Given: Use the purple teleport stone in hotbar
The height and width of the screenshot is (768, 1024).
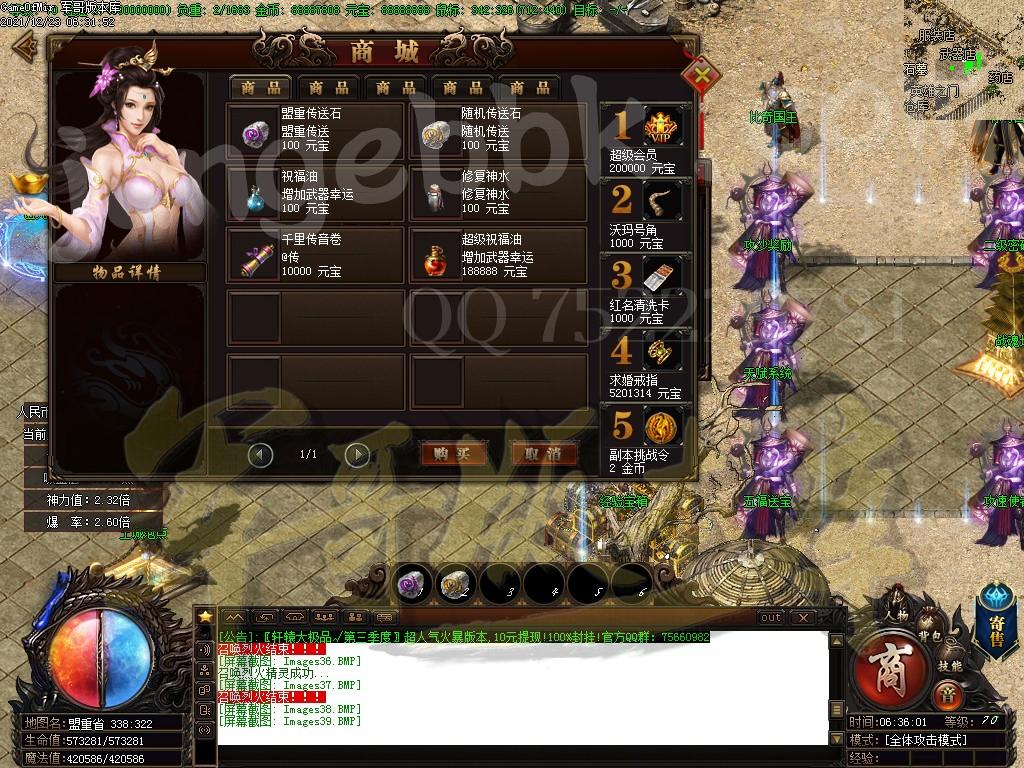Looking at the screenshot, I should coord(410,583).
